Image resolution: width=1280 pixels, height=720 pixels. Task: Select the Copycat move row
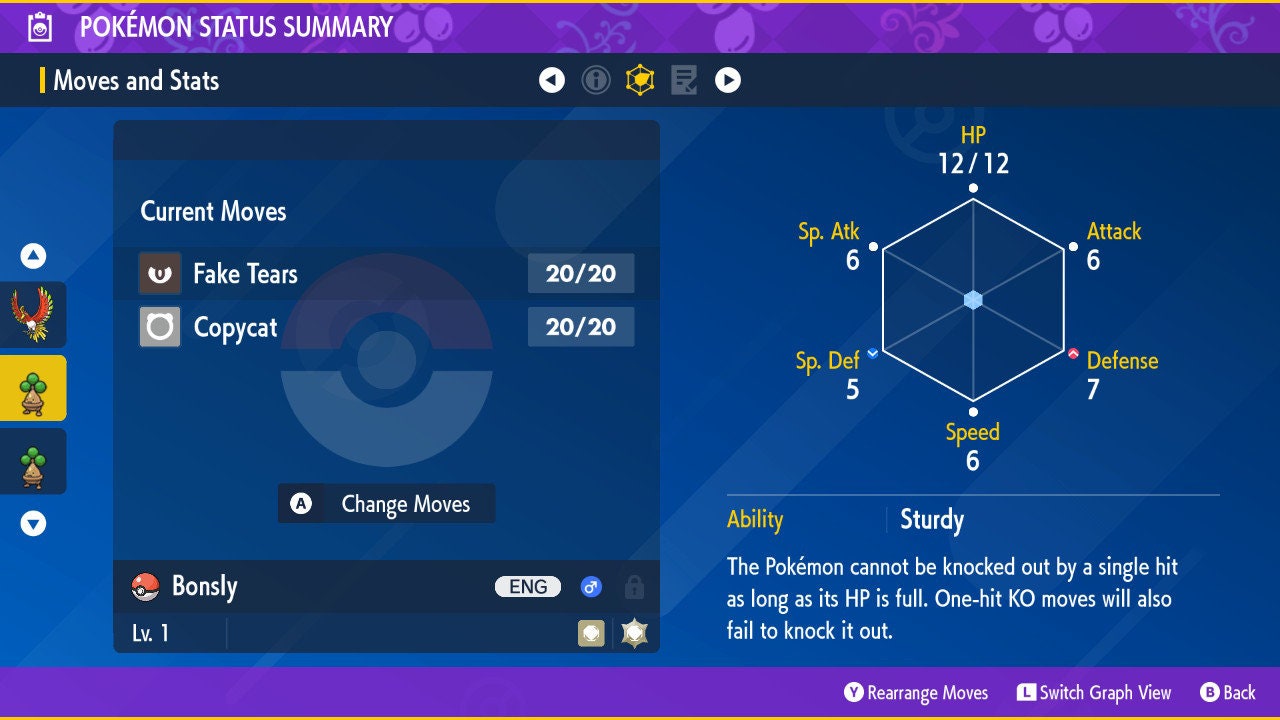click(386, 327)
